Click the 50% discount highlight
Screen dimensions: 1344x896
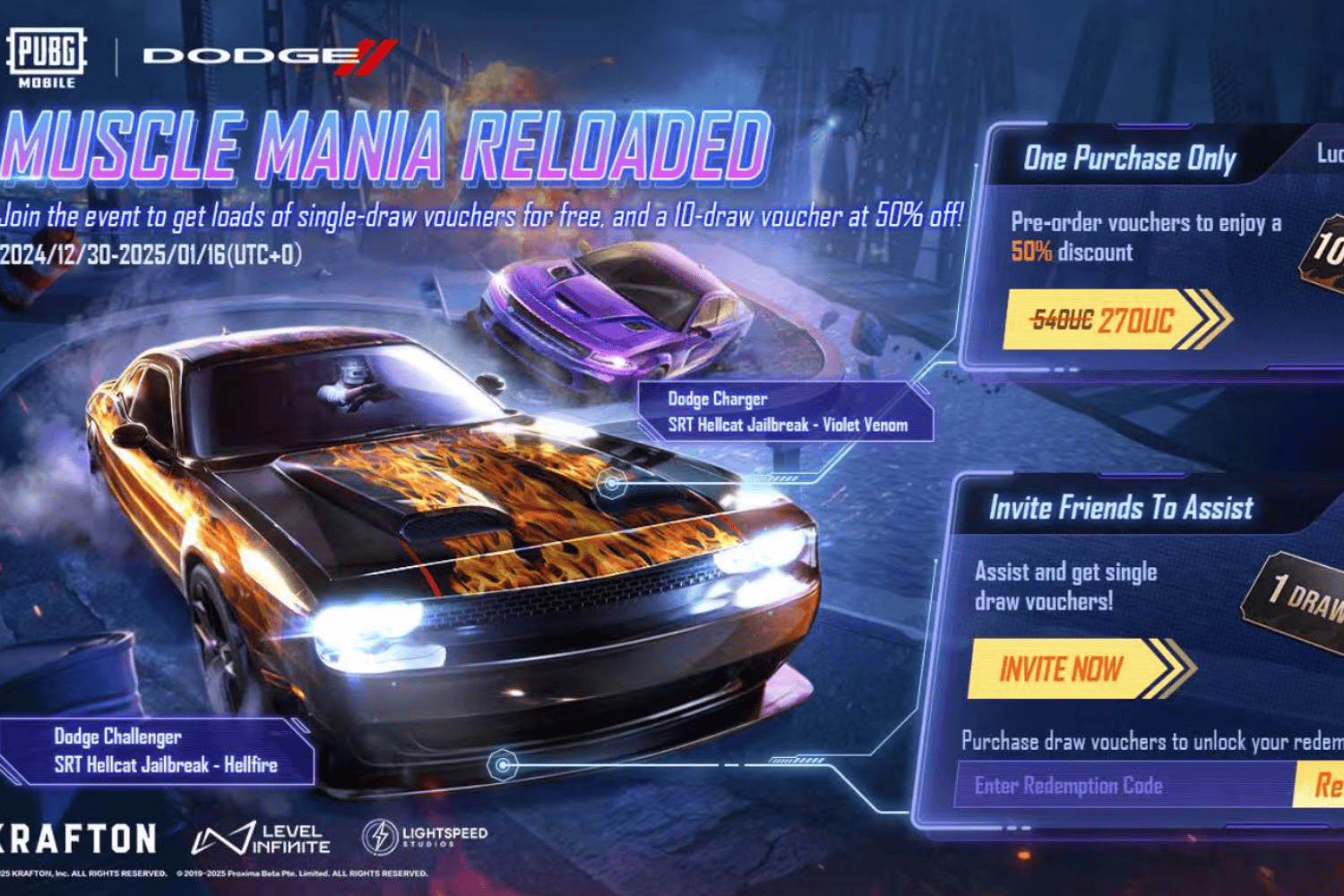(x=1032, y=252)
